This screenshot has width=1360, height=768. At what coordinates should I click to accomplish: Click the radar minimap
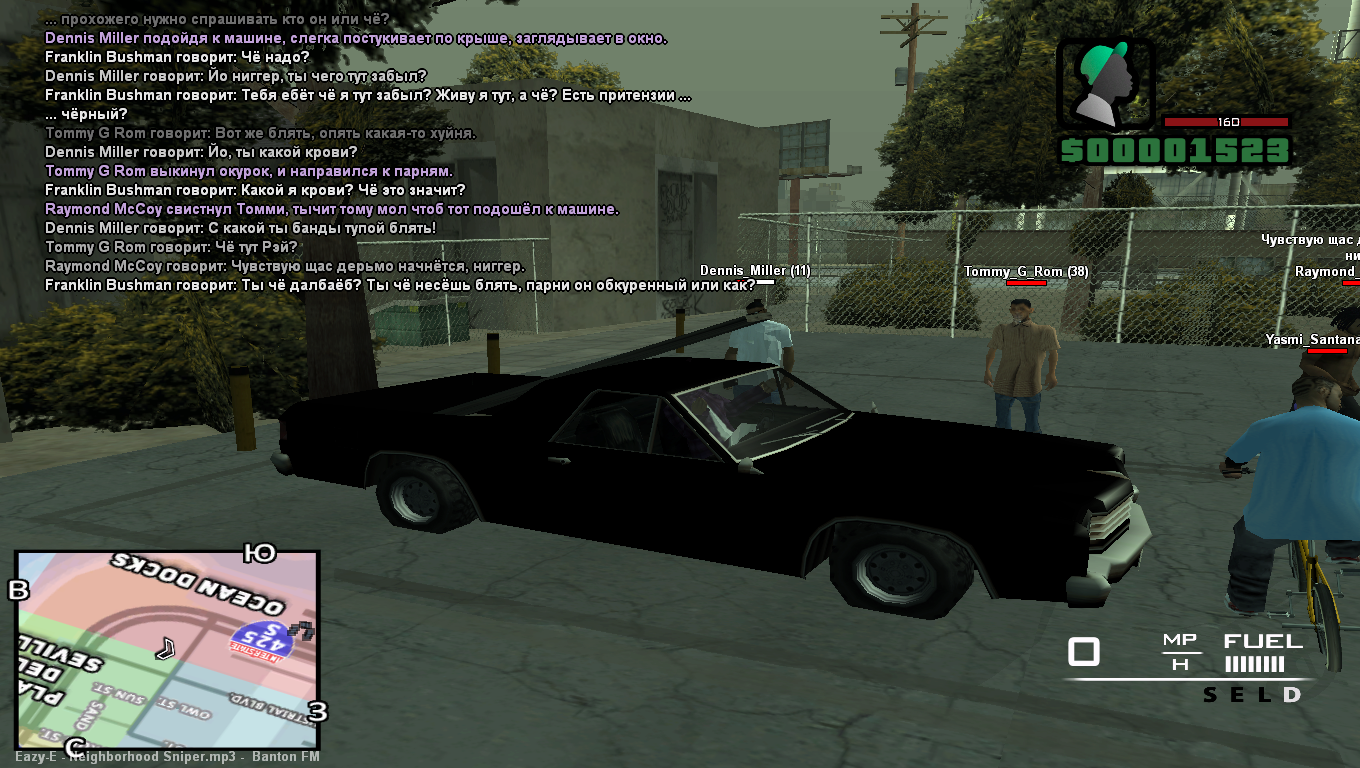167,650
